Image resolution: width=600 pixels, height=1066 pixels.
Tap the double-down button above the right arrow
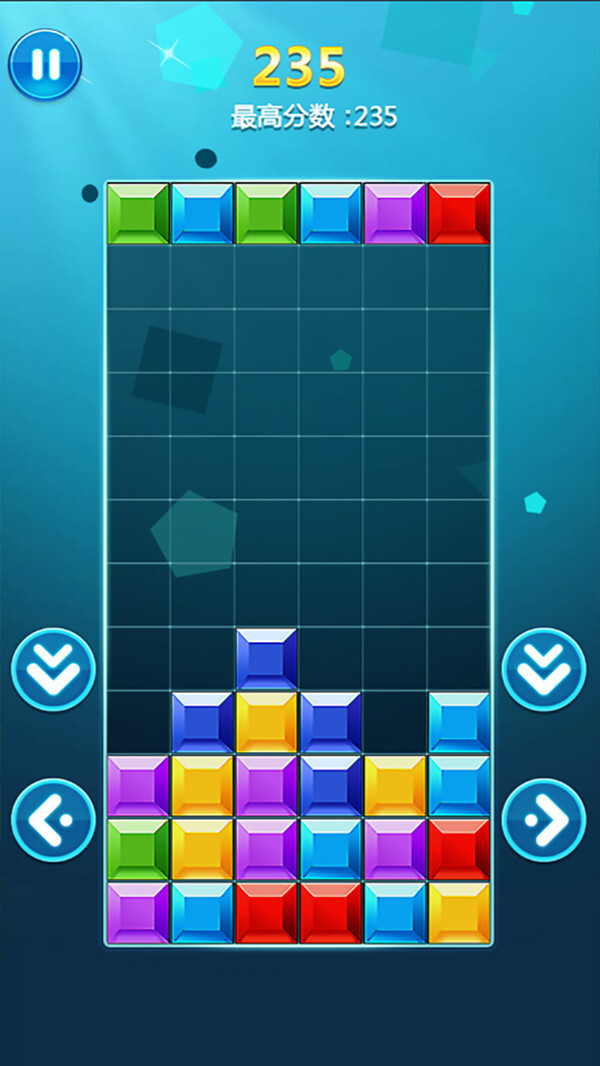click(x=543, y=669)
